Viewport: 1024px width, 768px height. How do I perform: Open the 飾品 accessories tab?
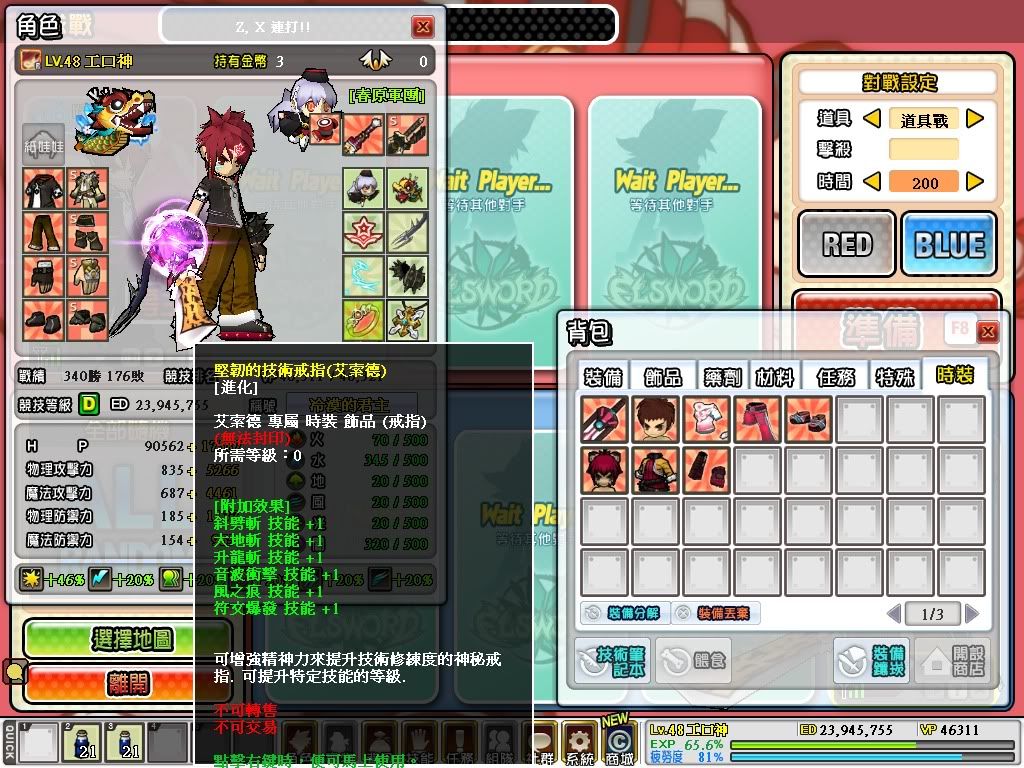pos(662,376)
